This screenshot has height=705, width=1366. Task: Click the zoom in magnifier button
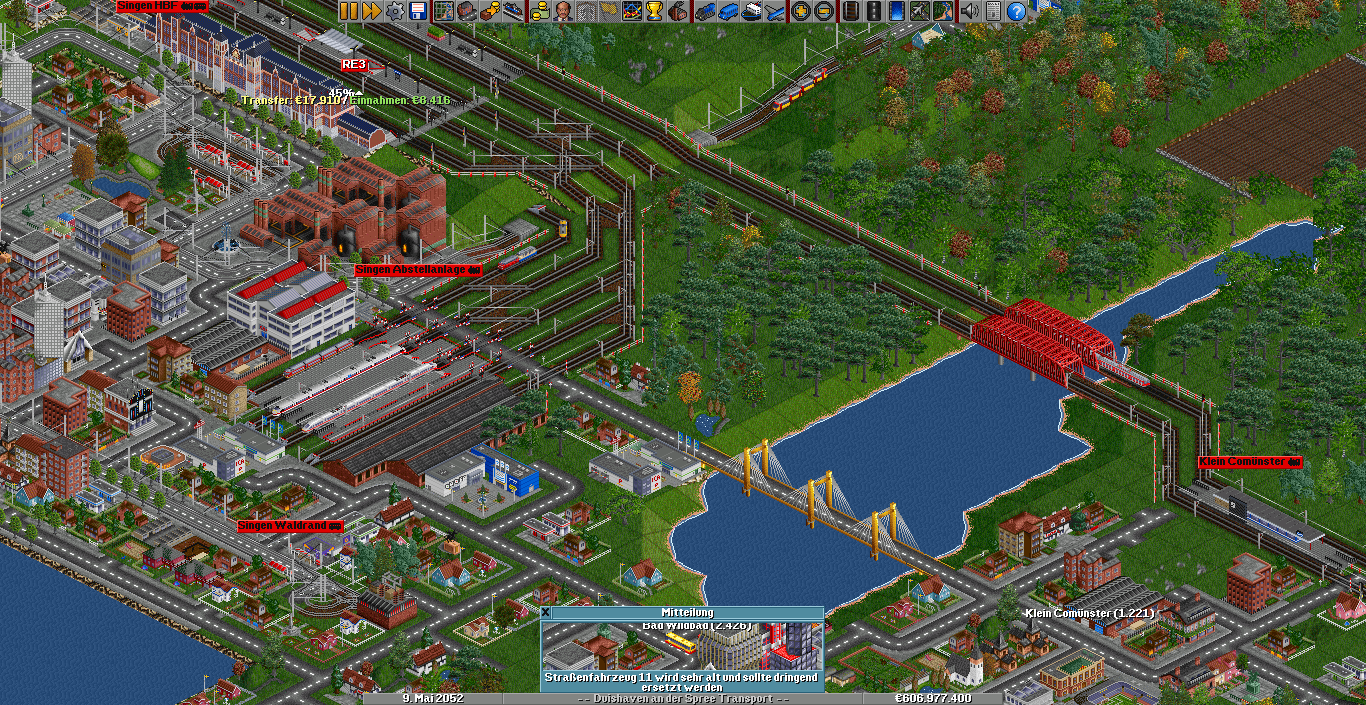click(x=800, y=11)
